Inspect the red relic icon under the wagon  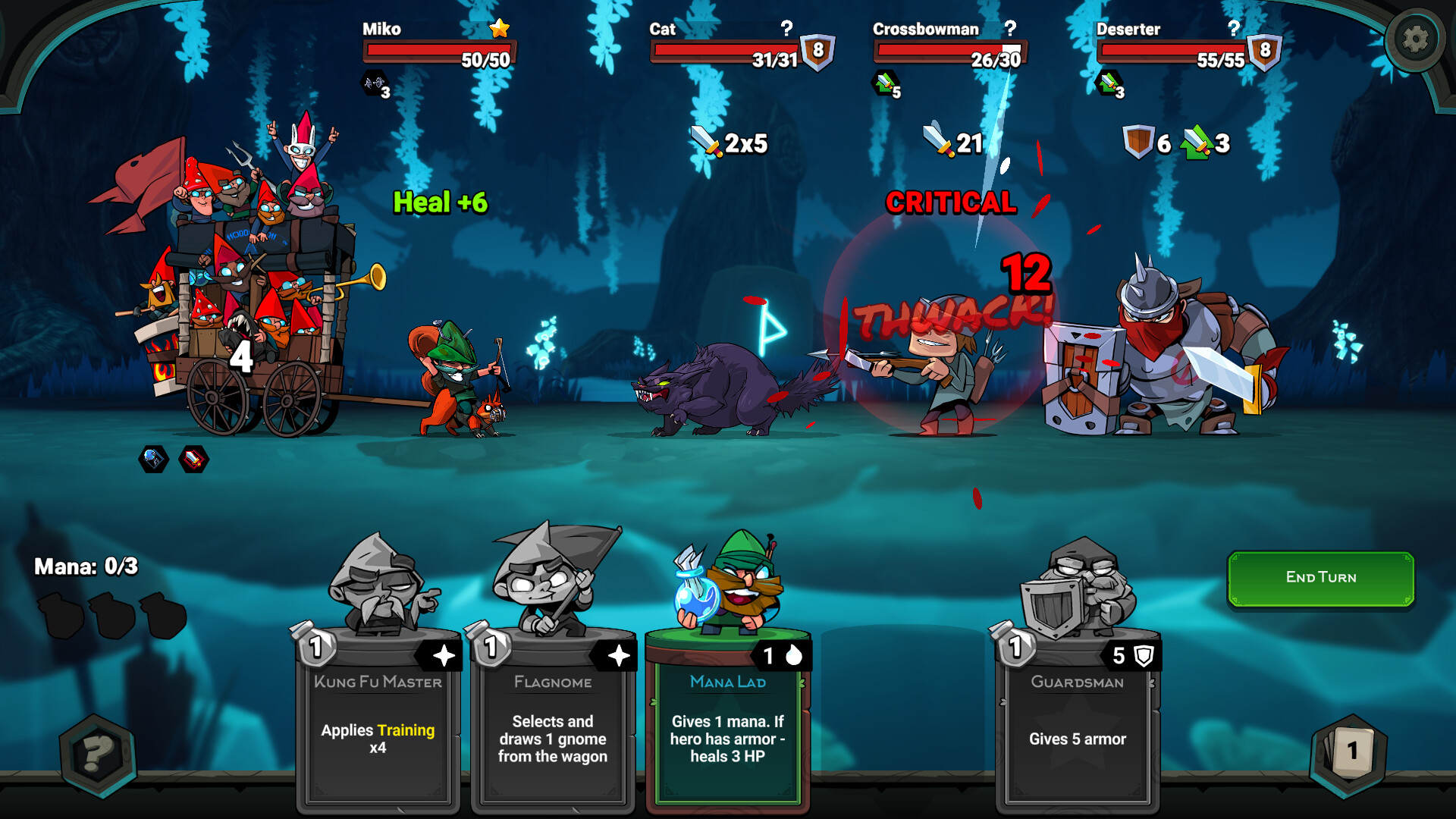(x=194, y=459)
